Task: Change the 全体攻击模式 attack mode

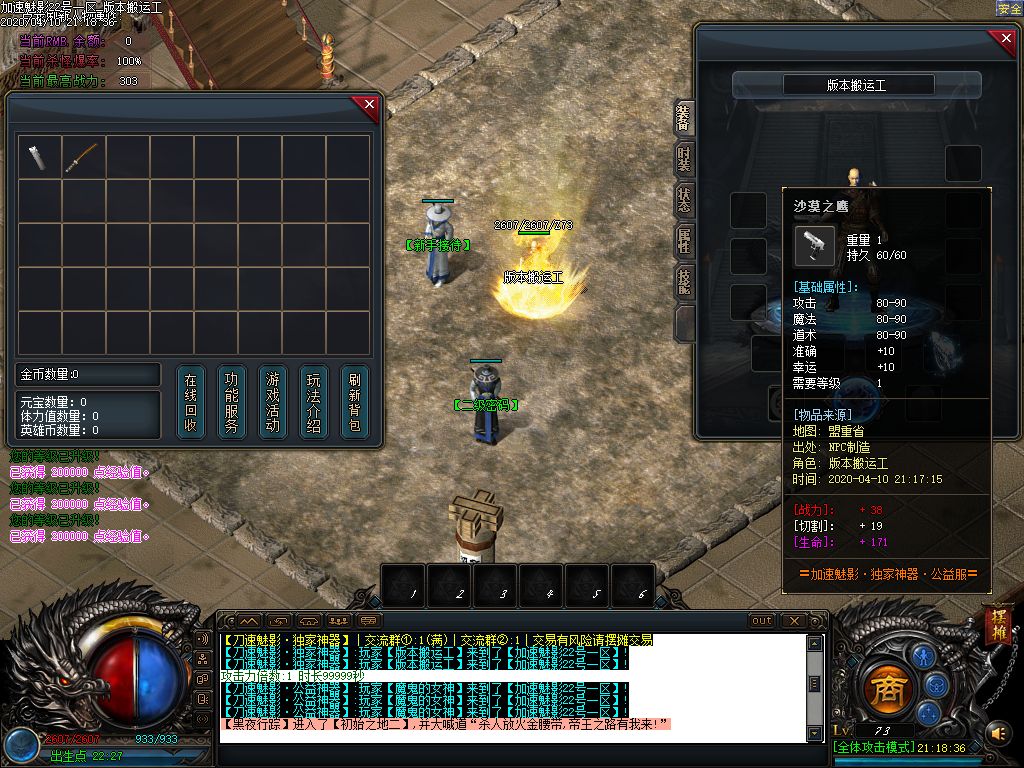Action: (x=871, y=749)
